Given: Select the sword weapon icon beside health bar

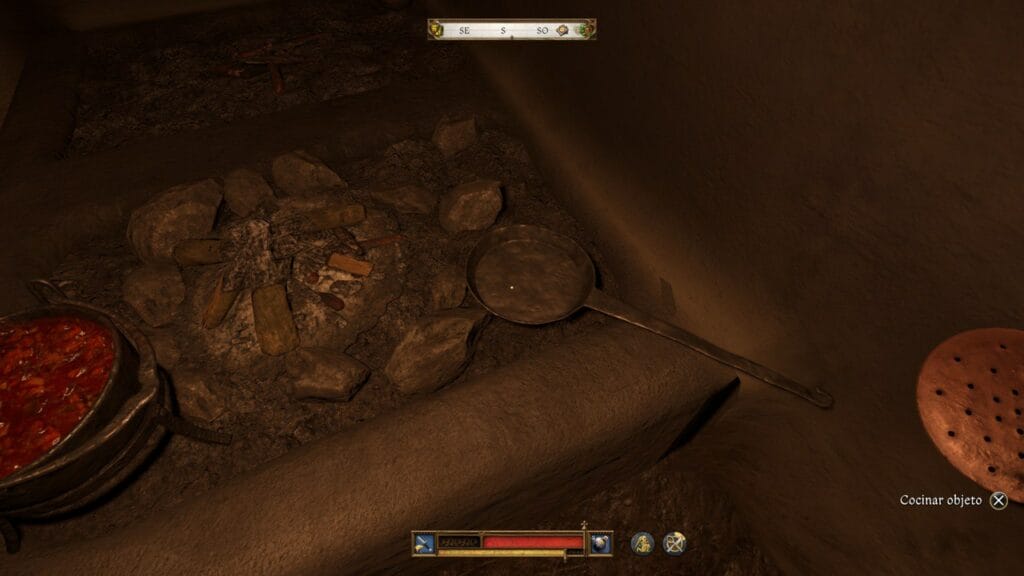Looking at the screenshot, I should click(423, 542).
